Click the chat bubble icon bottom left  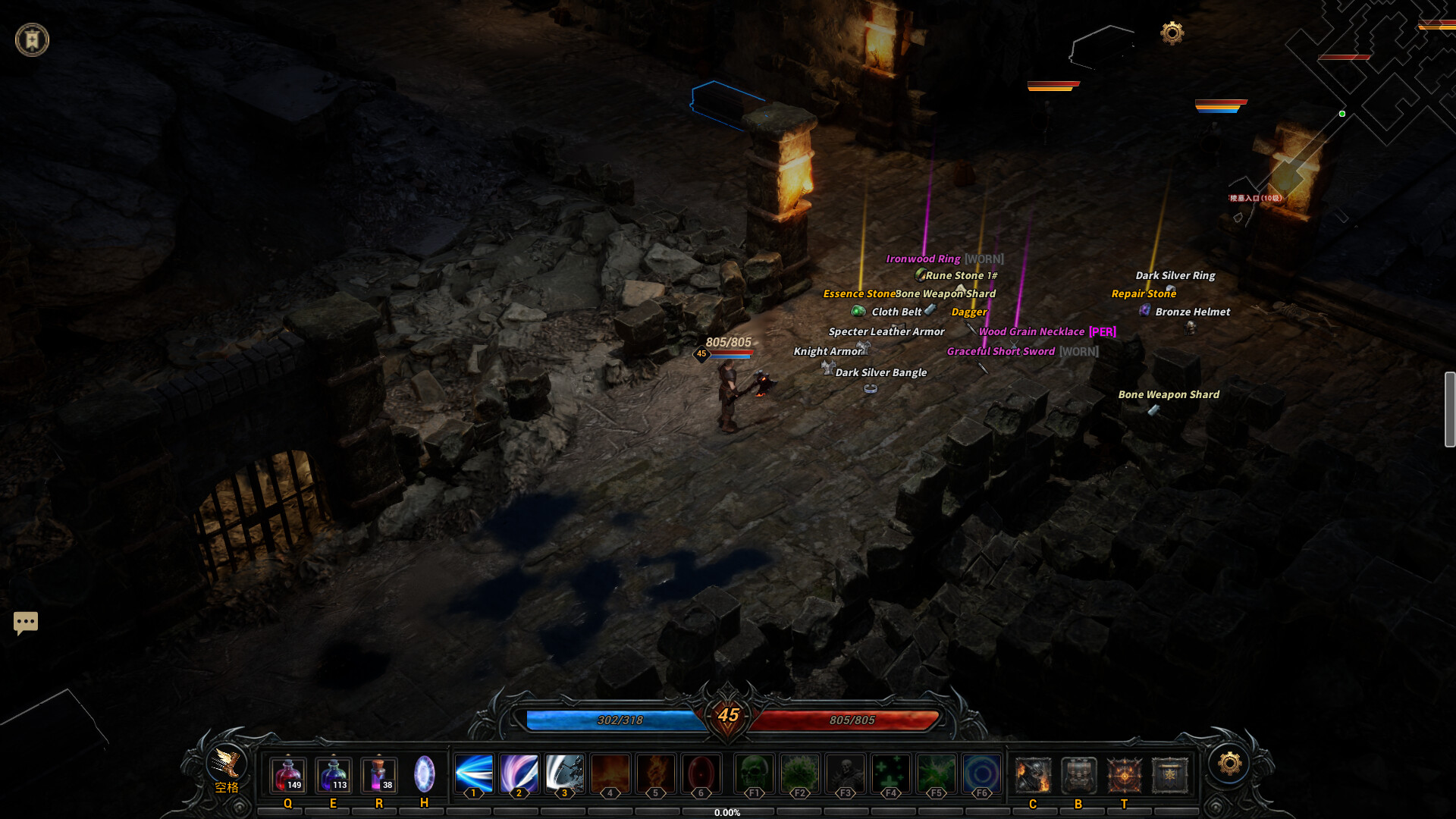tap(25, 622)
